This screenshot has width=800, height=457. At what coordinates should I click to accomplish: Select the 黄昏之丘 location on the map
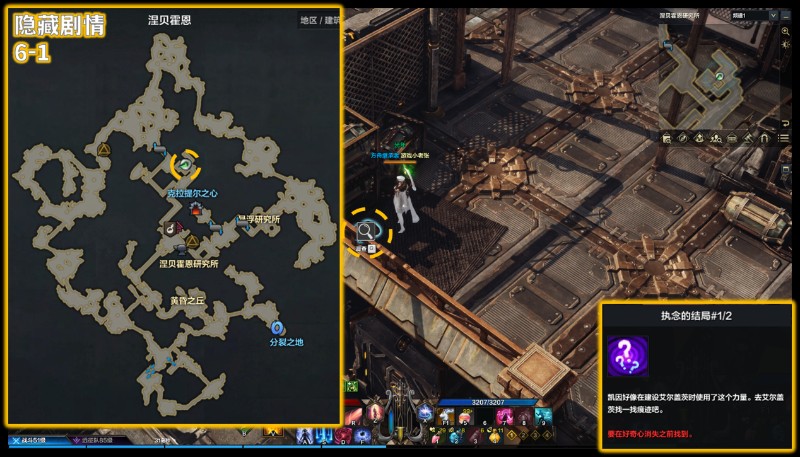[186, 300]
